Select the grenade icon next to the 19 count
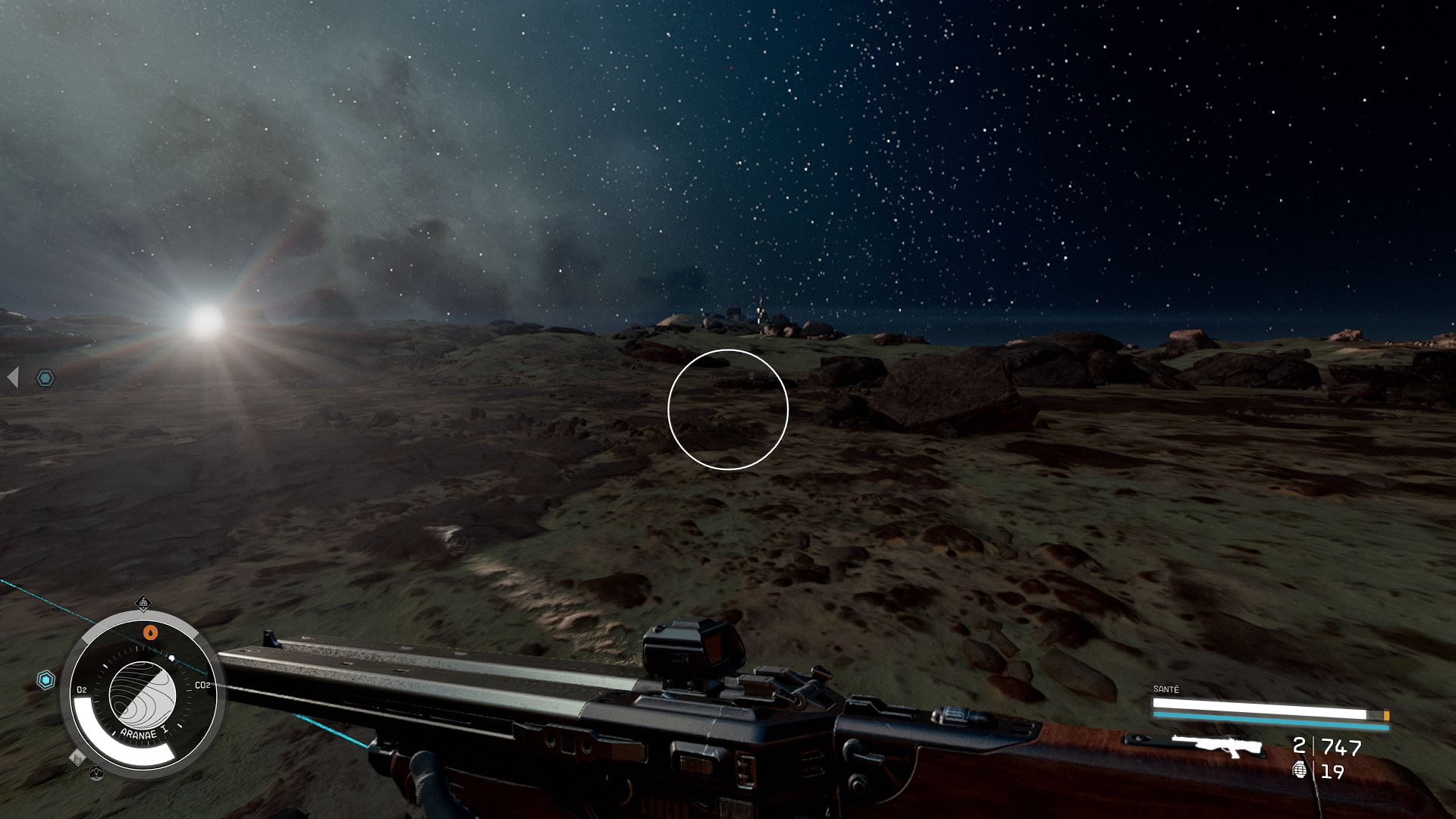1456x819 pixels. pos(1300,770)
